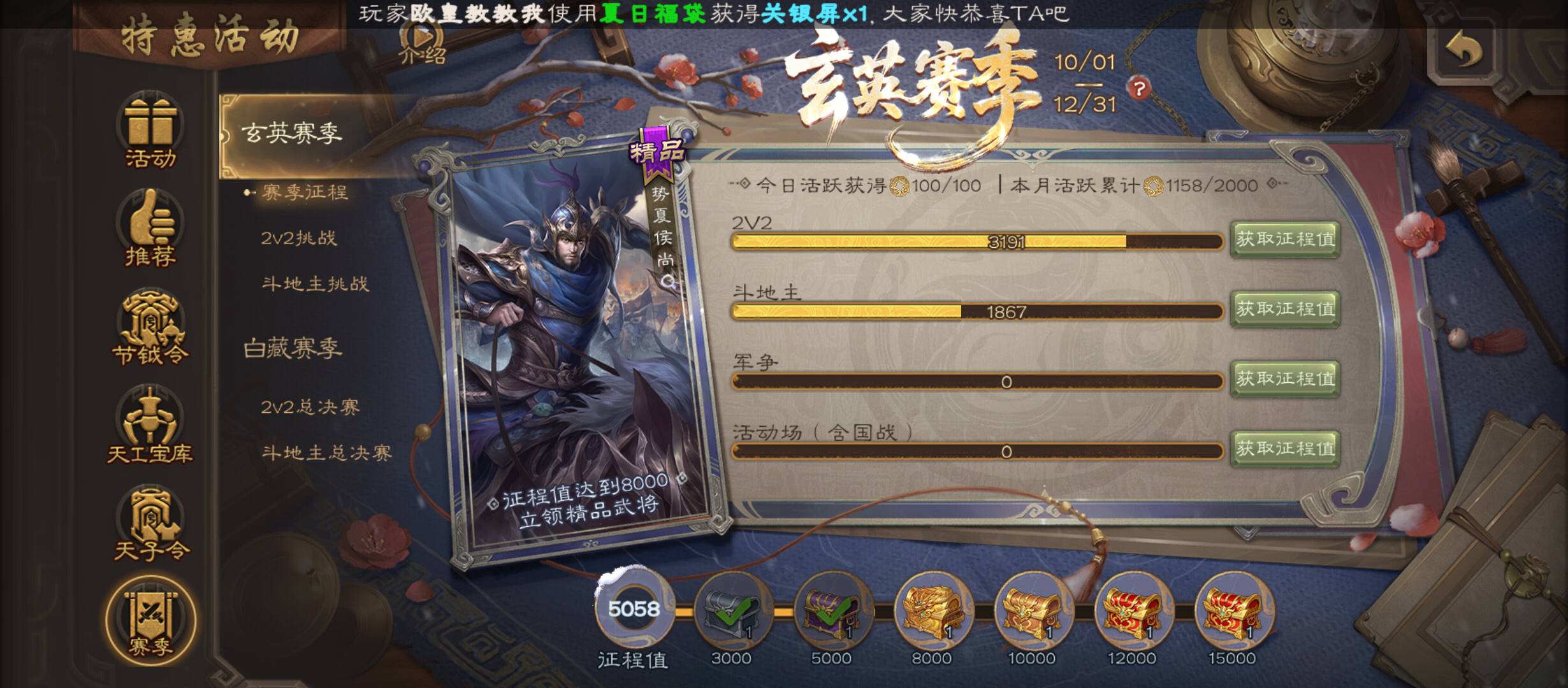Open the 斗地主总决赛 entry
The image size is (1568, 688).
point(326,452)
